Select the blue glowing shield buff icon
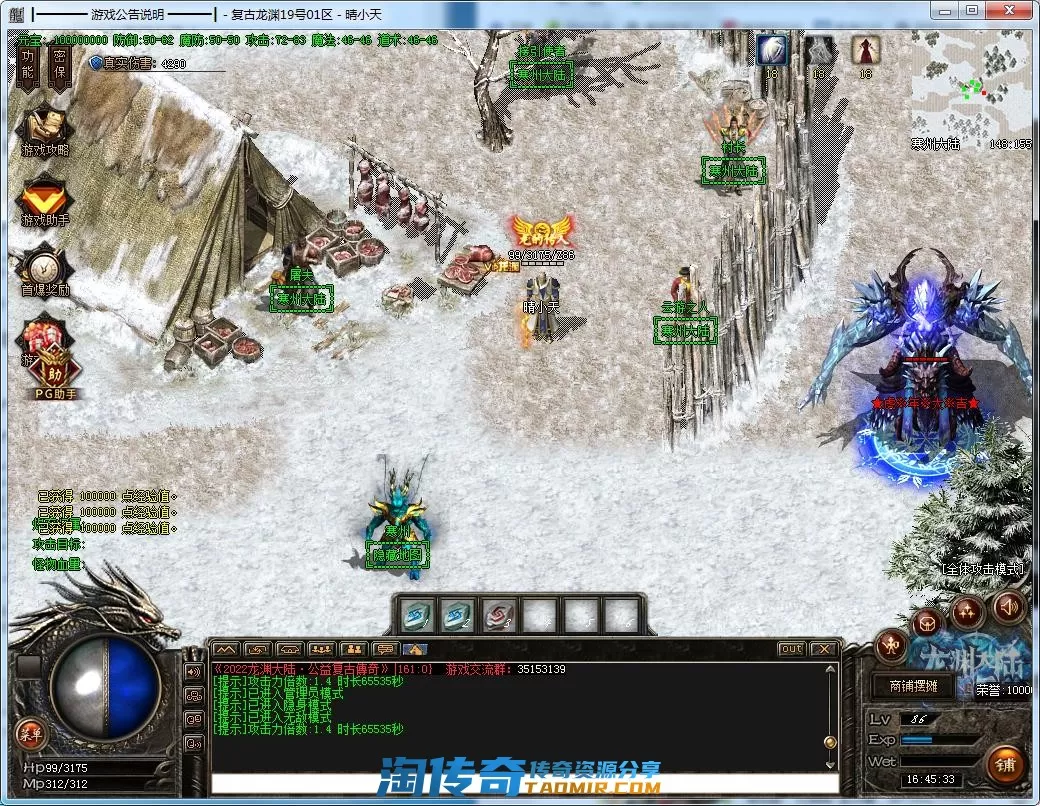This screenshot has width=1040, height=806. point(772,50)
